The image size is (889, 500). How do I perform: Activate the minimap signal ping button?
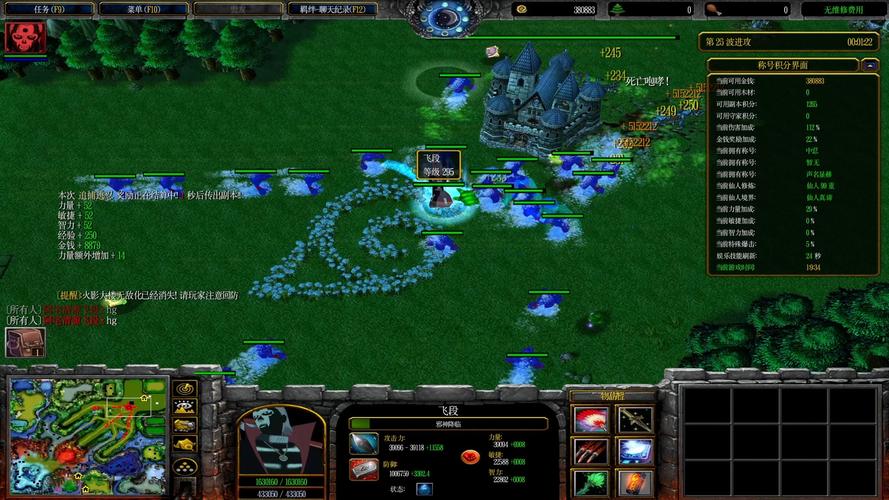[x=185, y=388]
